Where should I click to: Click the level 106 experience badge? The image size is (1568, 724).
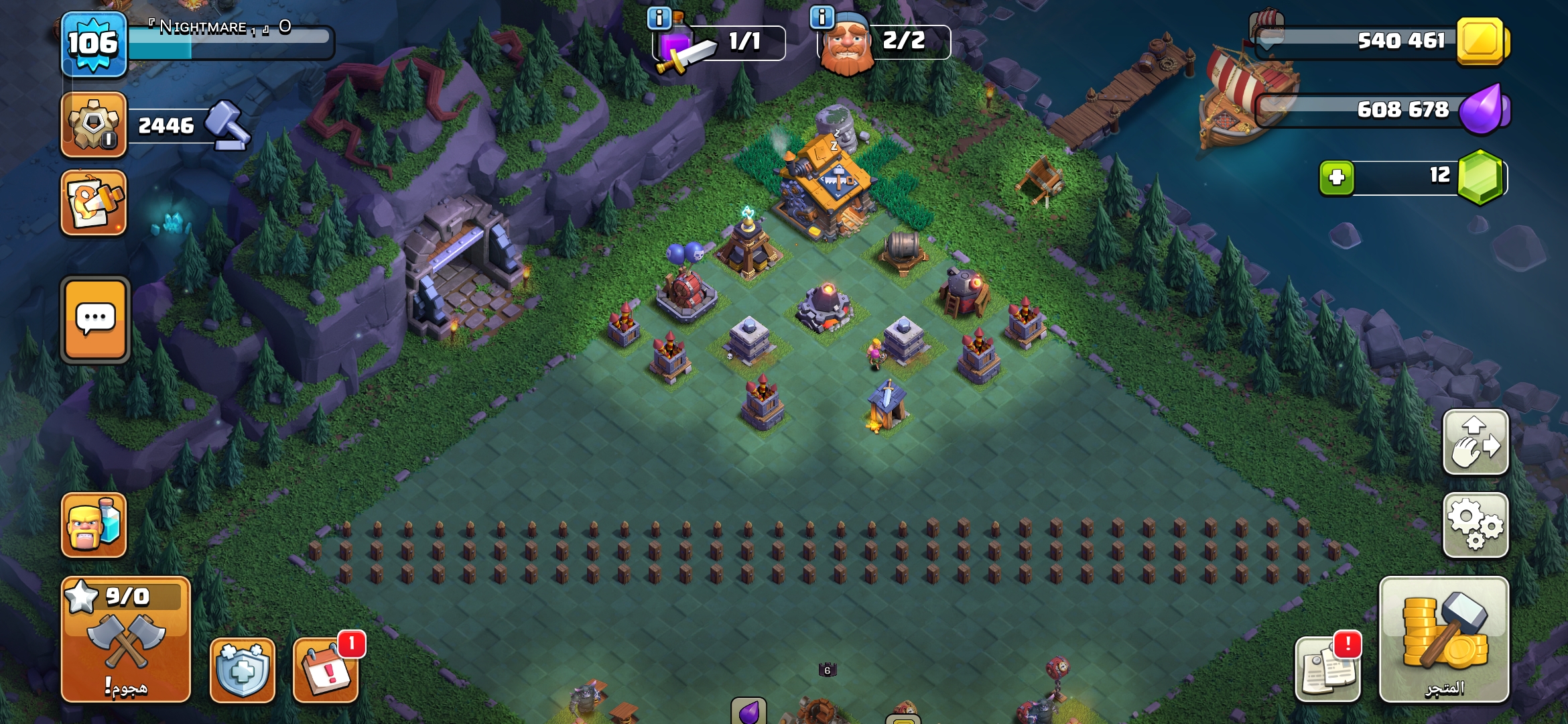pos(94,44)
